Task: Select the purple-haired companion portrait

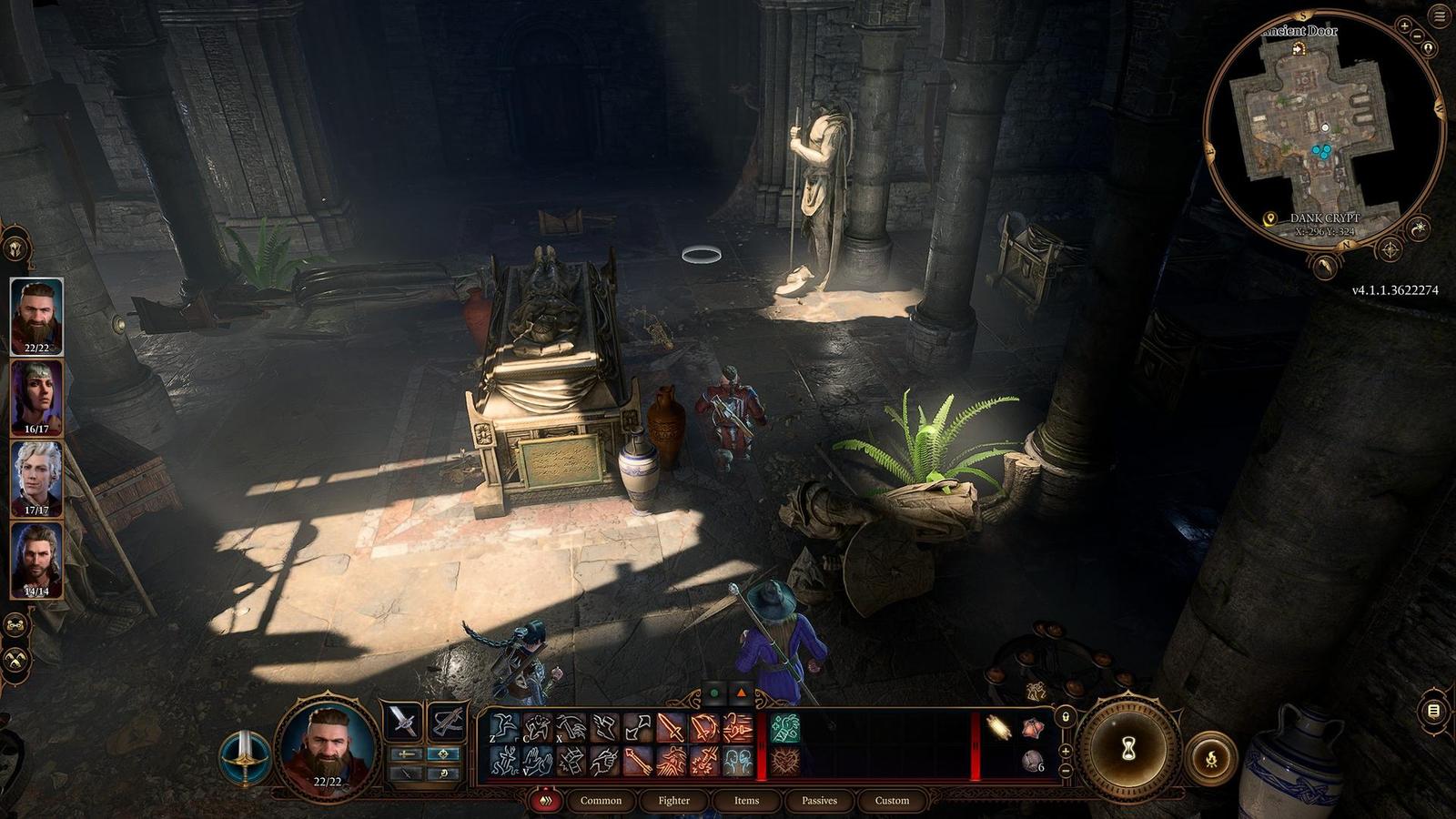Action: [x=36, y=397]
